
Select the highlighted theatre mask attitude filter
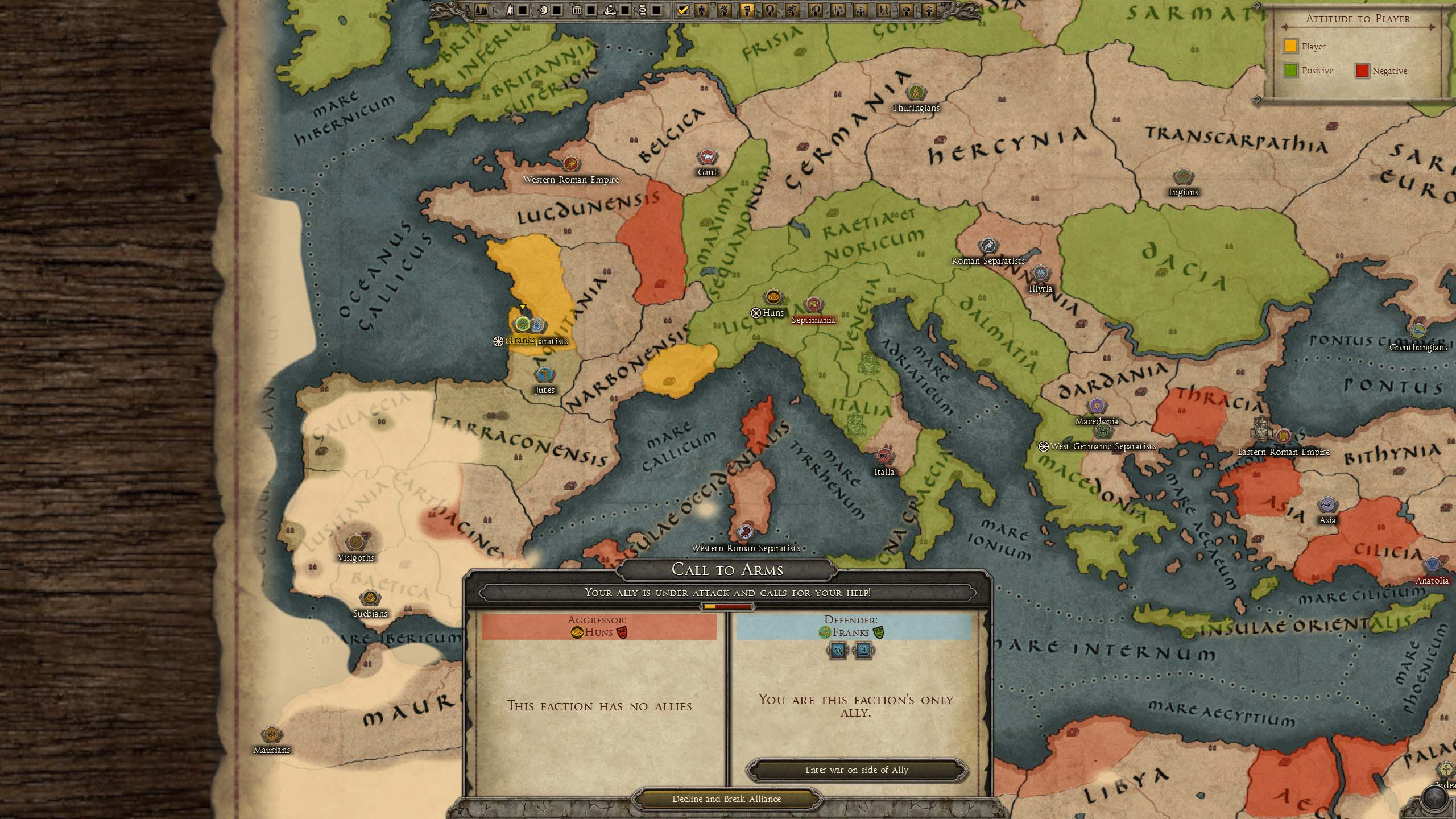tap(747, 10)
